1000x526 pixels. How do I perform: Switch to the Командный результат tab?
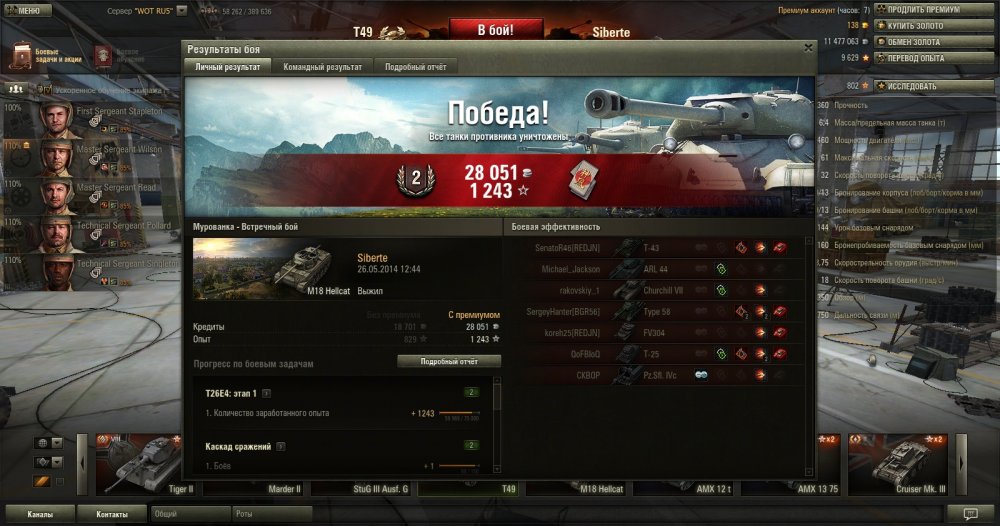(322, 66)
